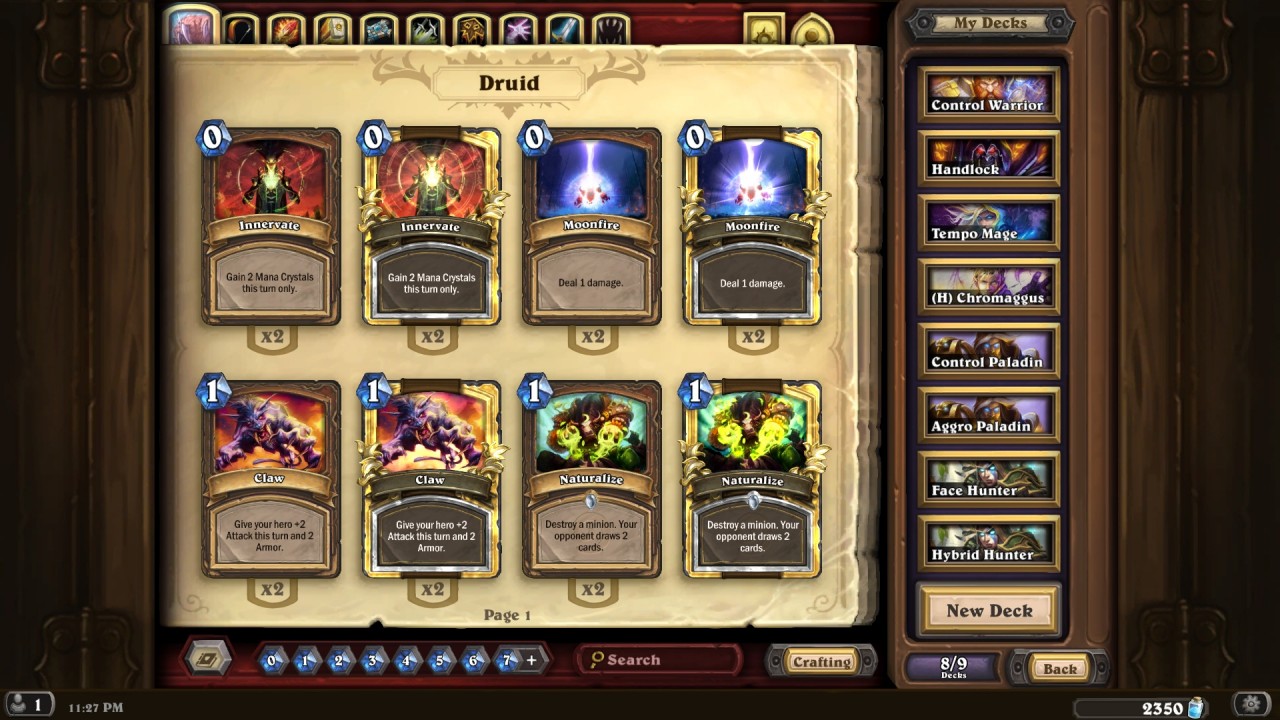Open the Paladin class page icon

[333, 25]
